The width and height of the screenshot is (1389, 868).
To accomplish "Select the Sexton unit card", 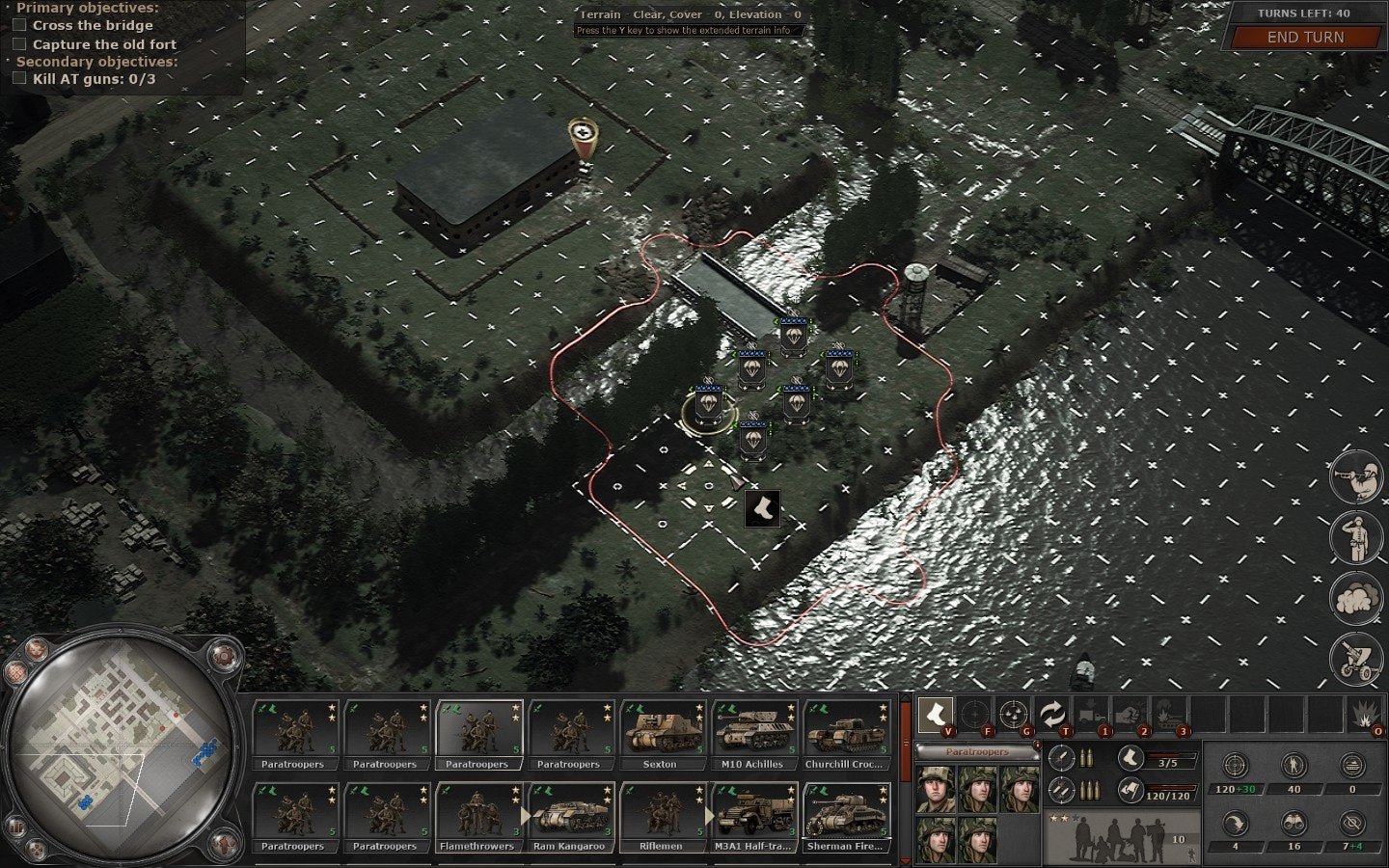I will pyautogui.click(x=661, y=735).
